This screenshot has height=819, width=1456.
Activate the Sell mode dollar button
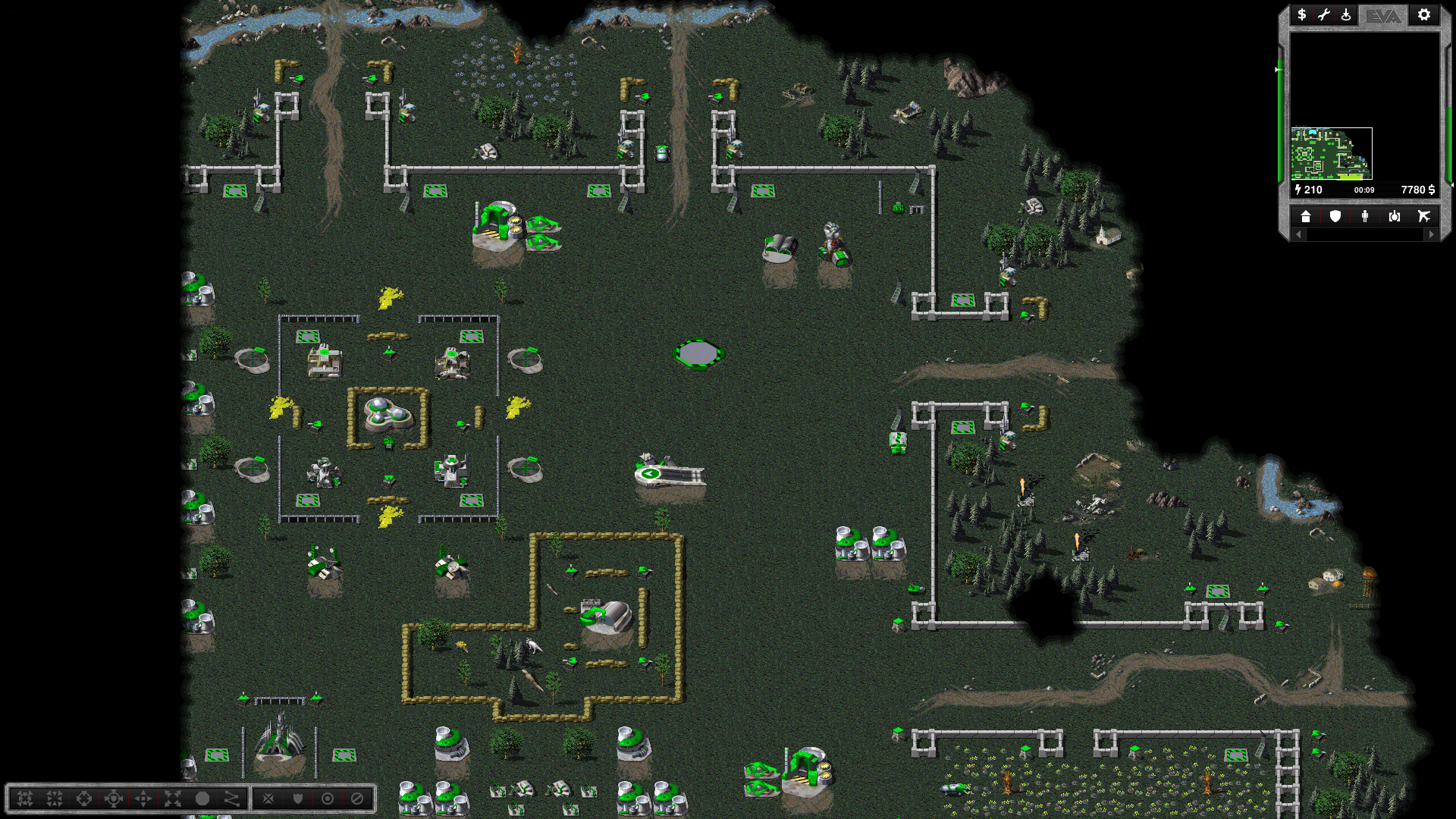coord(1301,14)
